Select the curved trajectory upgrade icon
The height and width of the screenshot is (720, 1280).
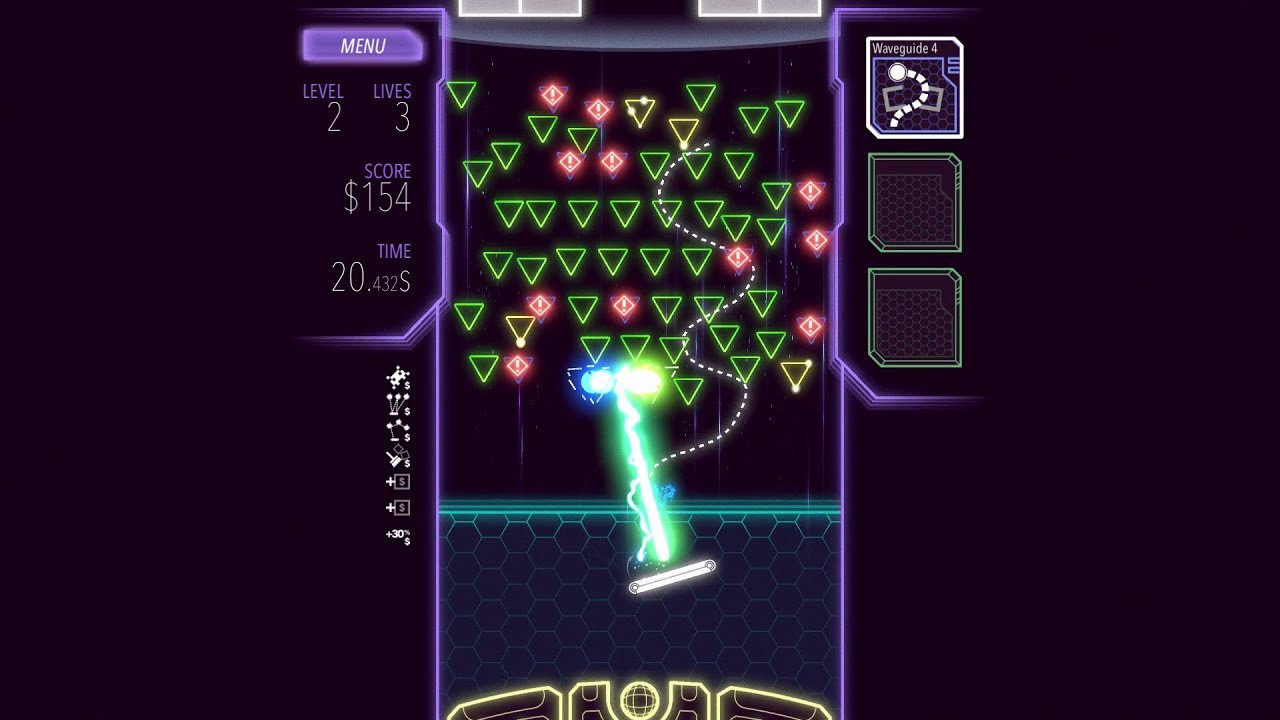(398, 428)
